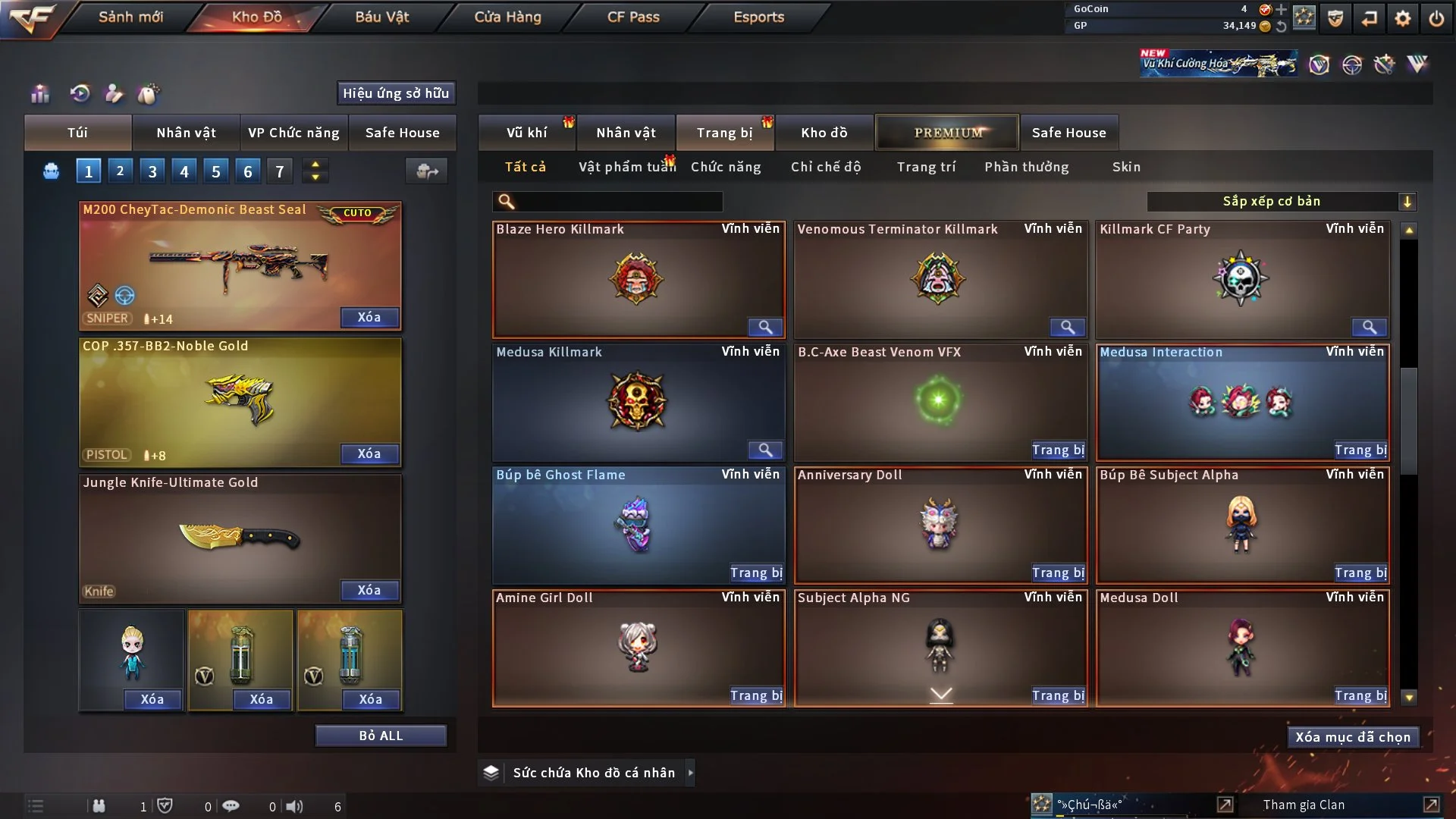The width and height of the screenshot is (1456, 819).
Task: Show the Skin category
Action: click(1126, 167)
